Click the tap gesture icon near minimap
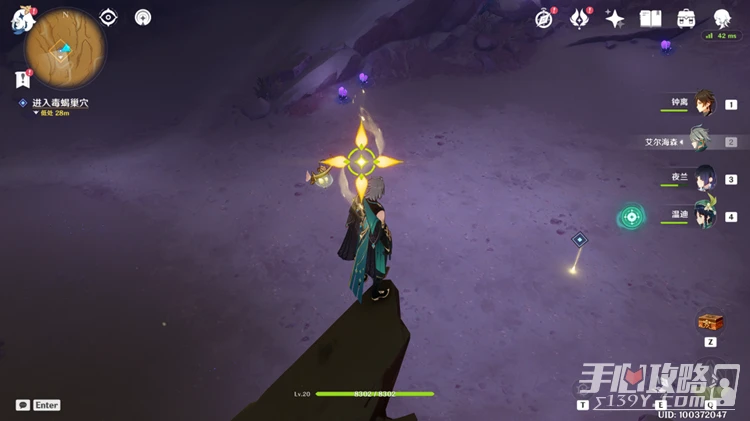Image resolution: width=750 pixels, height=421 pixels. pos(143,17)
